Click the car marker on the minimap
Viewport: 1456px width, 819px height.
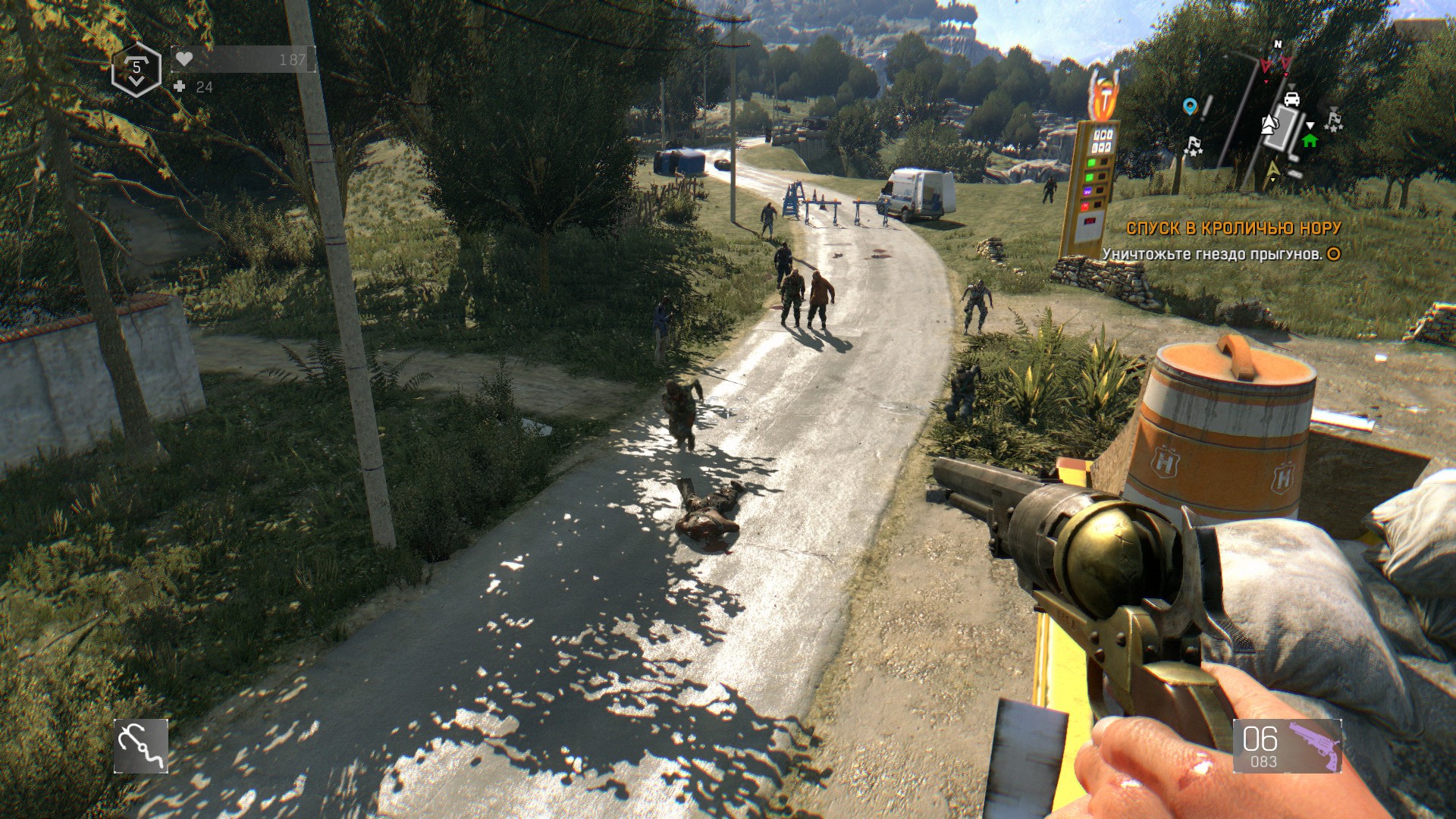[x=1291, y=99]
